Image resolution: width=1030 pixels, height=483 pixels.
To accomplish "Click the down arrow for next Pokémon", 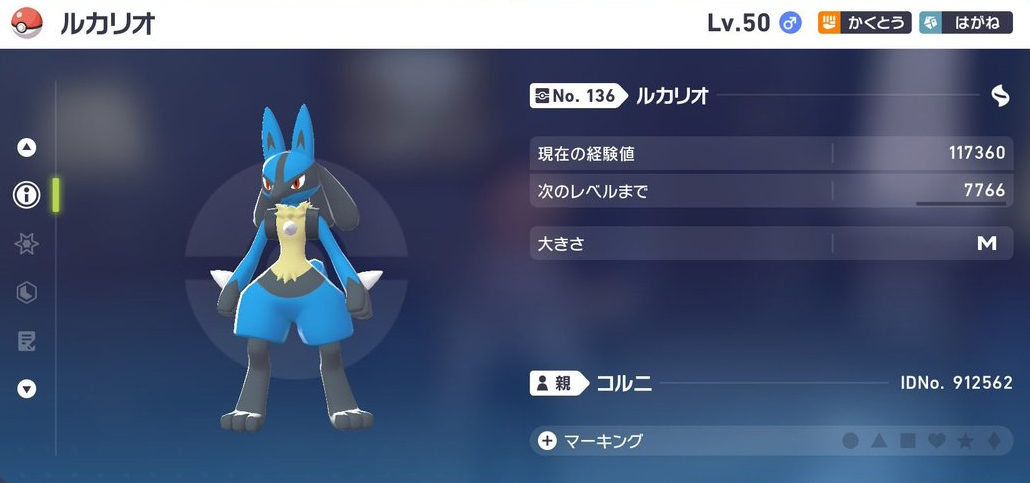I will point(27,389).
